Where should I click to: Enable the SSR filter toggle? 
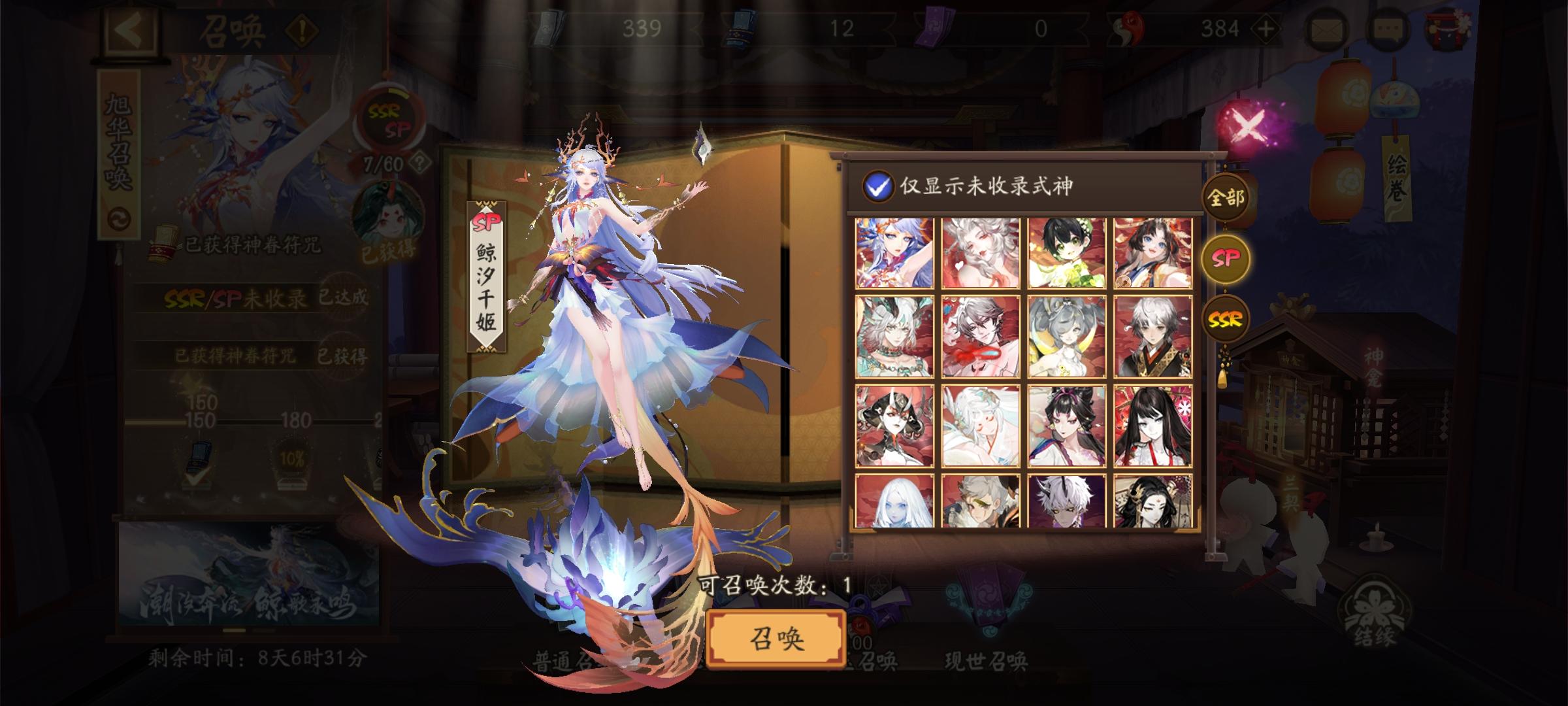pos(1224,321)
